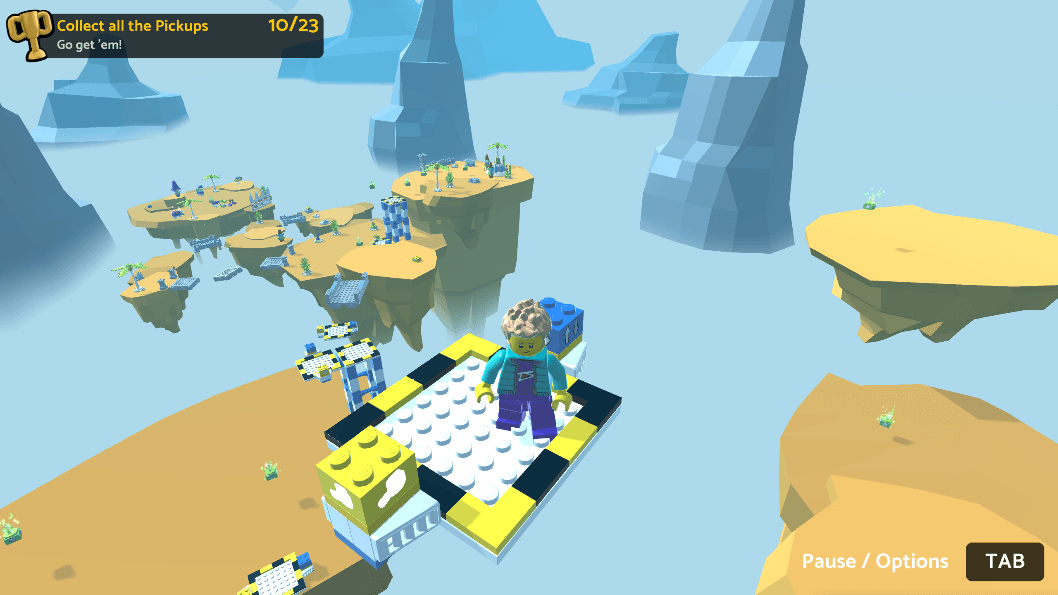Viewport: 1058px width, 595px height.
Task: Click the gold trophy objective icon
Action: (28, 34)
